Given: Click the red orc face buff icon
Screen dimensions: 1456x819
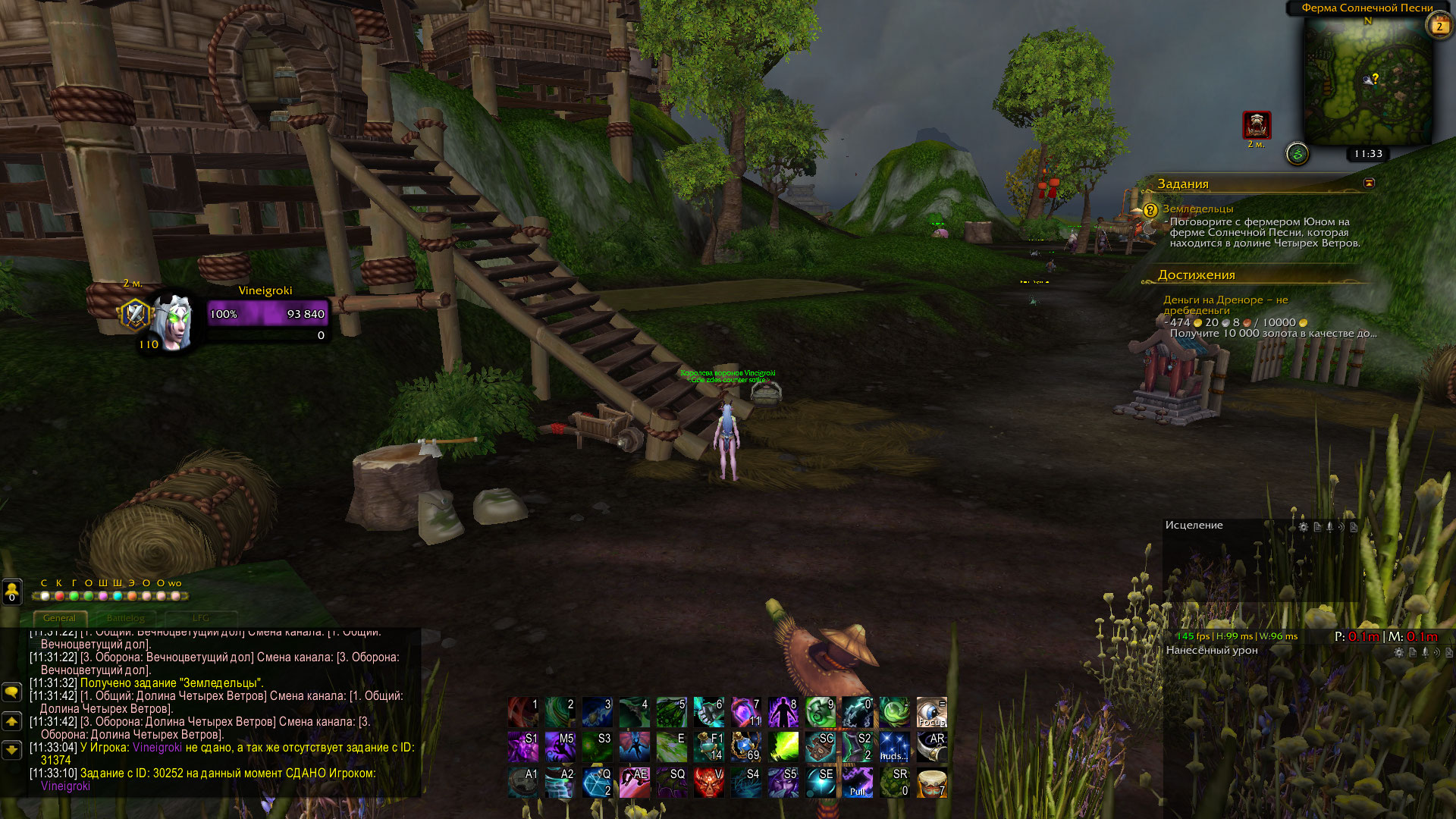Looking at the screenshot, I should coord(1257,125).
